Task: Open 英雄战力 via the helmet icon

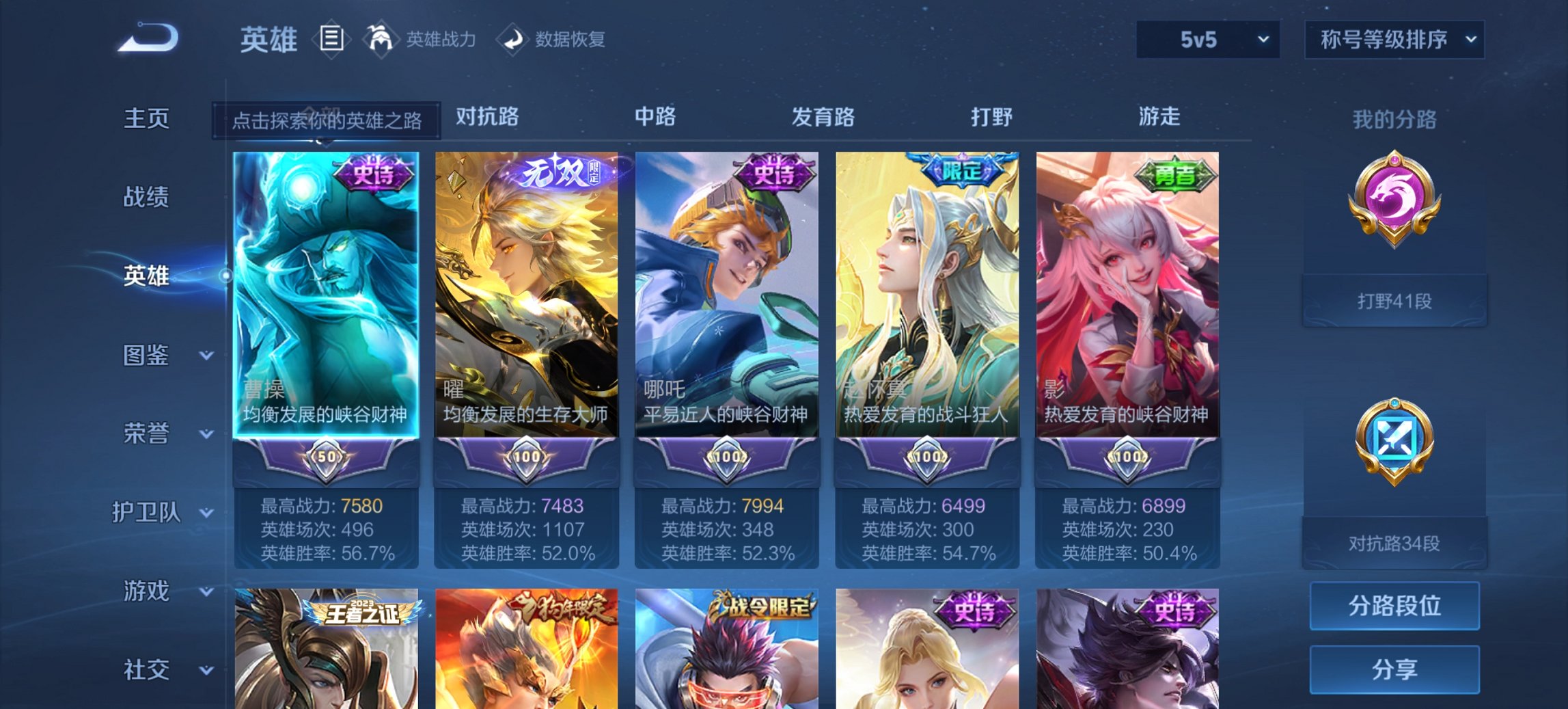Action: [381, 39]
